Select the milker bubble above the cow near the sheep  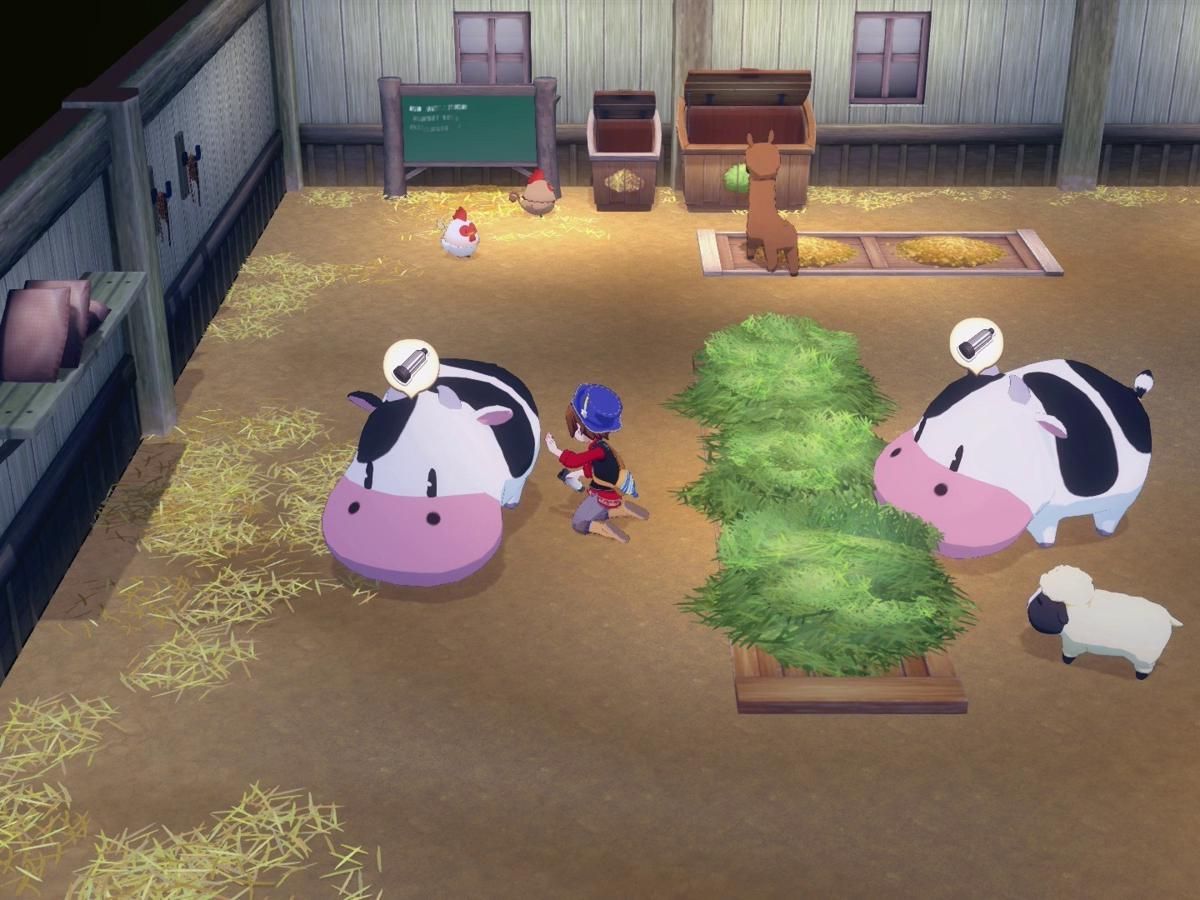point(975,344)
